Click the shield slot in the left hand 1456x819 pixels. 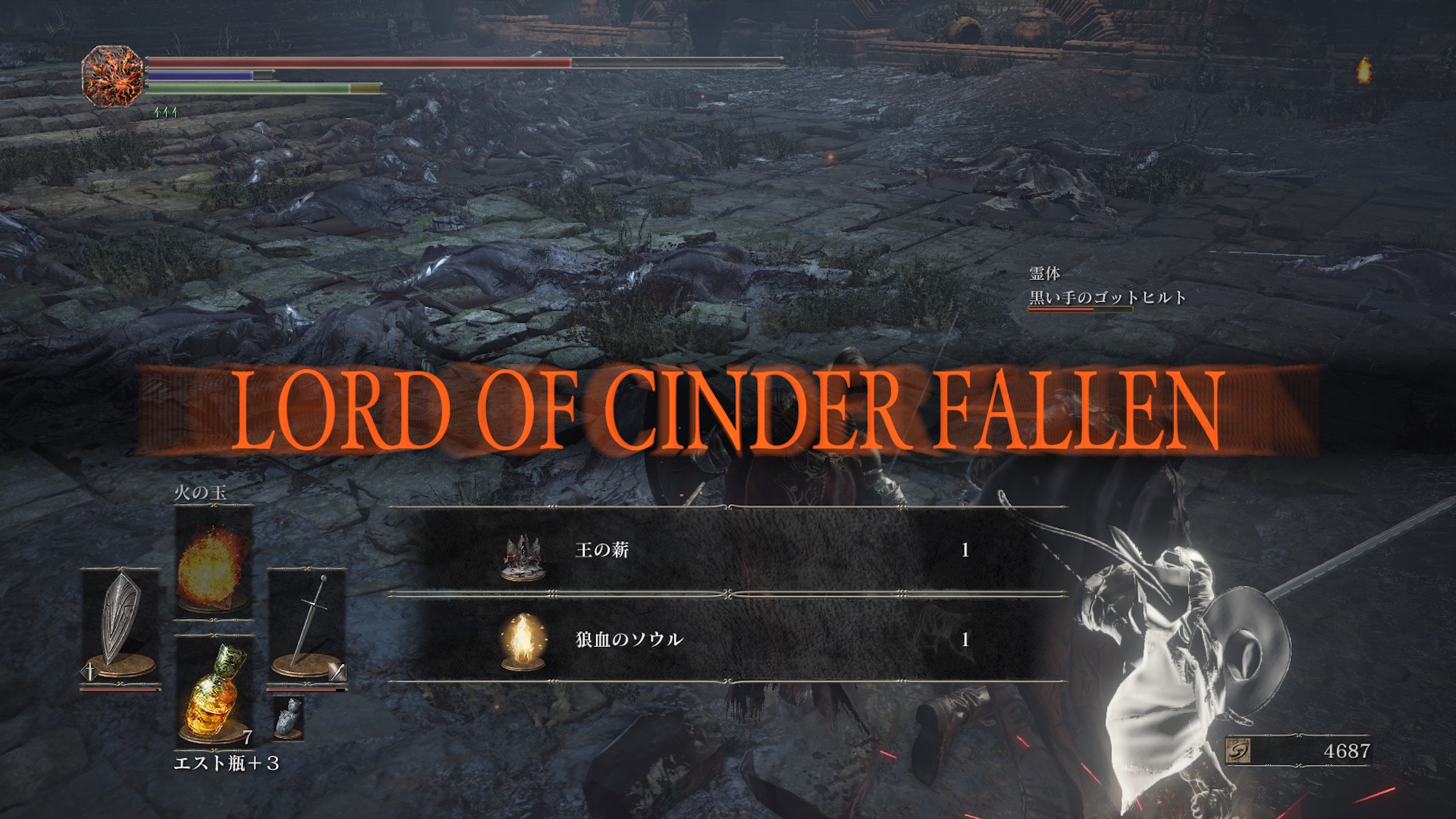pos(121,626)
